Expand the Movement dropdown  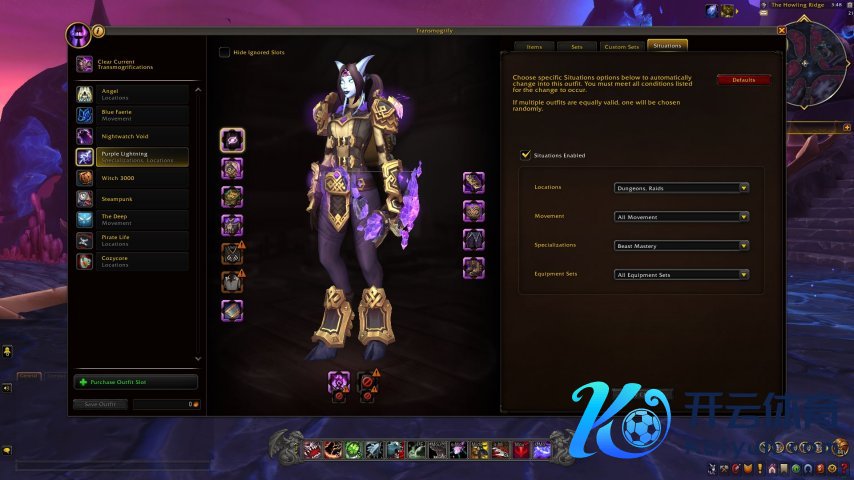[x=681, y=216]
